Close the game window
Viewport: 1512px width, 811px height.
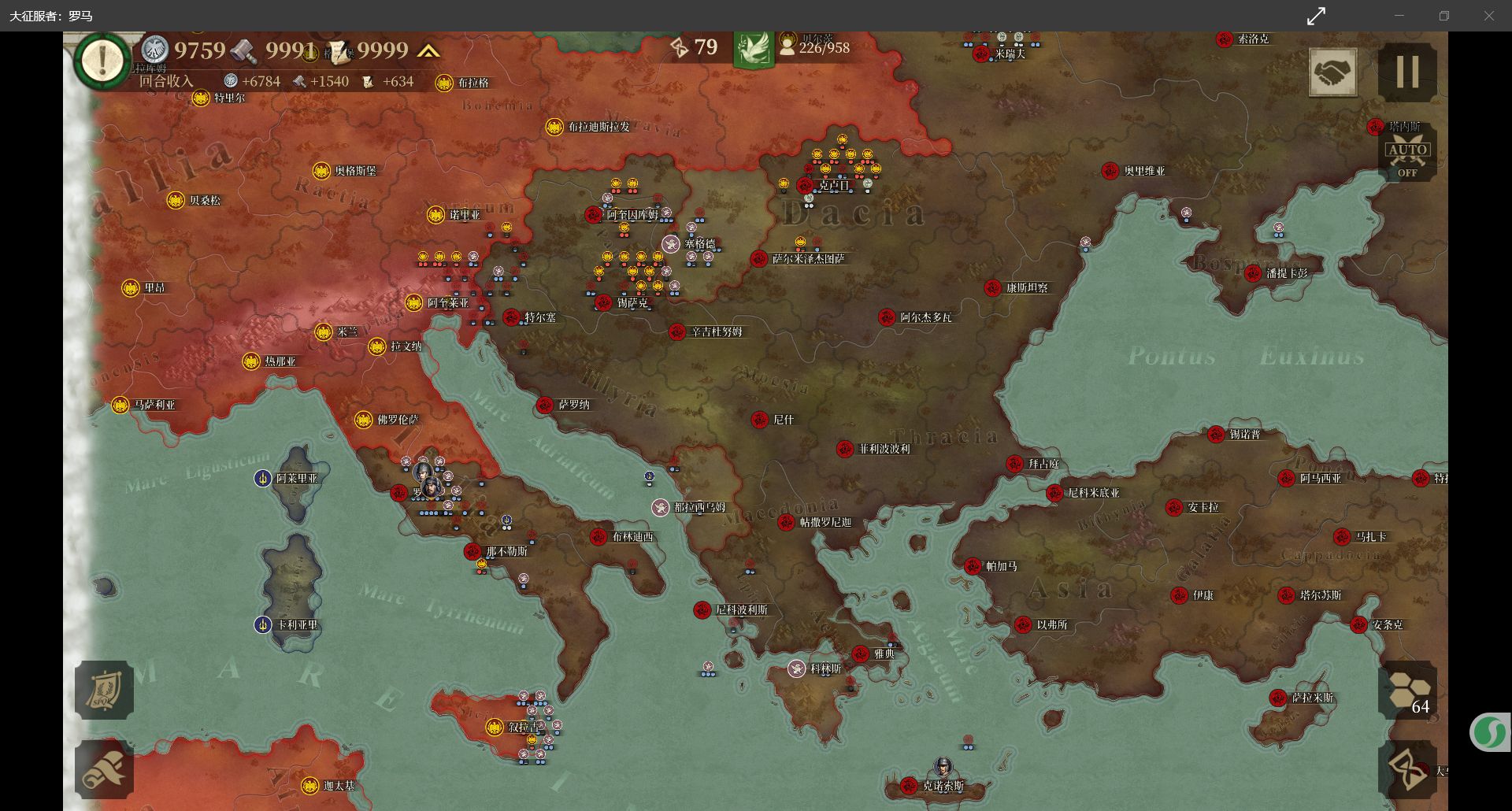(x=1488, y=16)
